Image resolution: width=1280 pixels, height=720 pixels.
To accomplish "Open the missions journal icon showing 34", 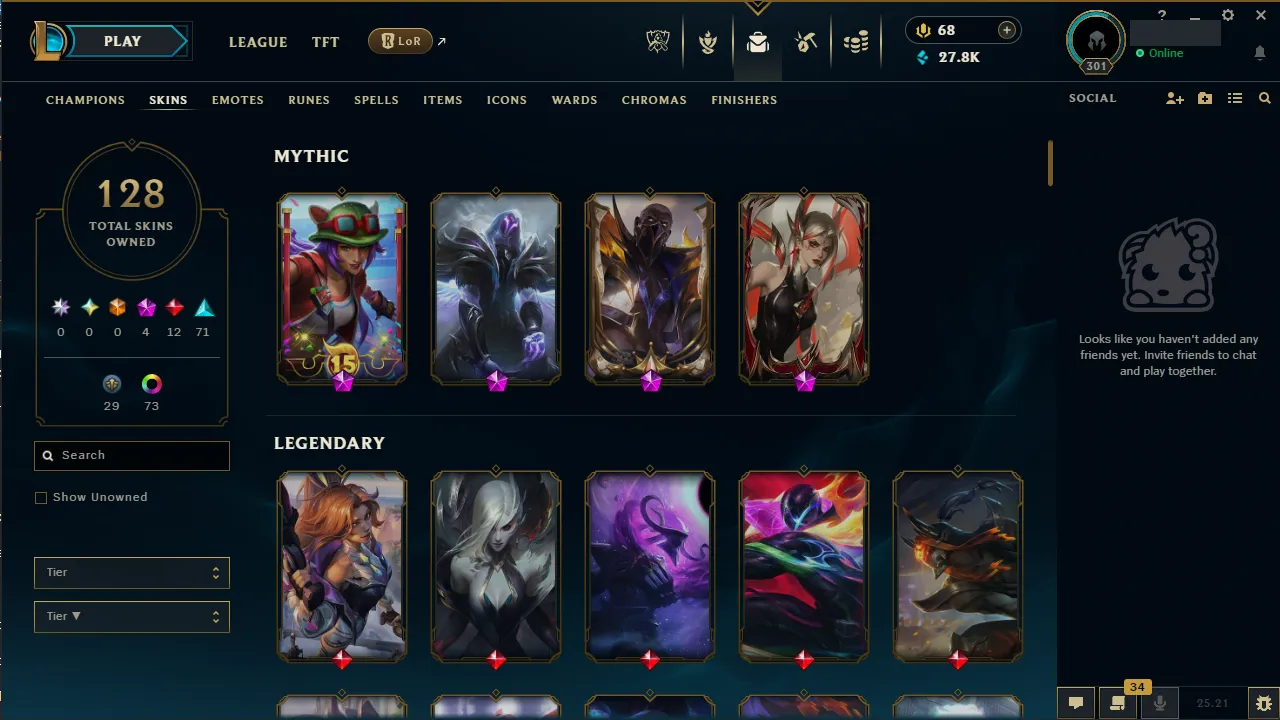I will 1117,703.
